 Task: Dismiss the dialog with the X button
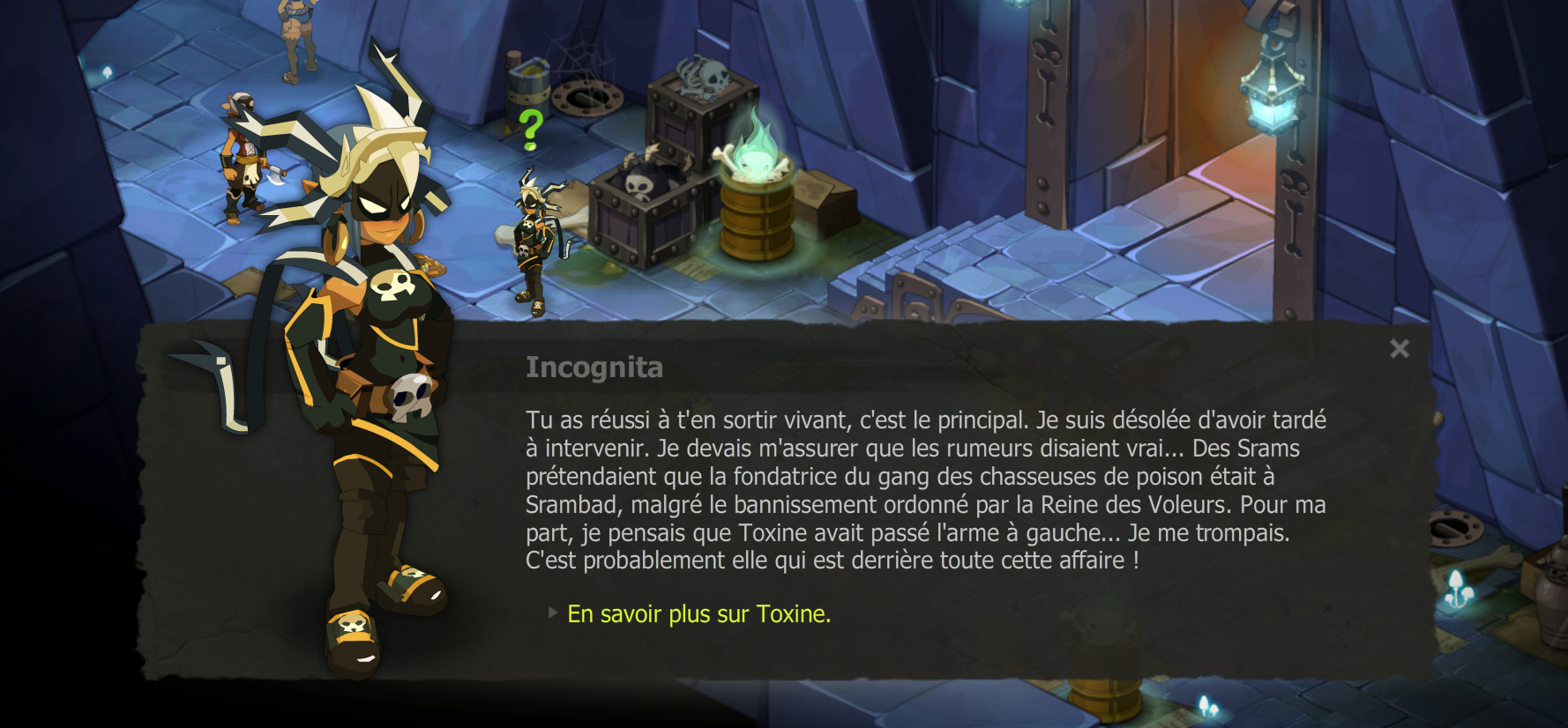point(1400,349)
